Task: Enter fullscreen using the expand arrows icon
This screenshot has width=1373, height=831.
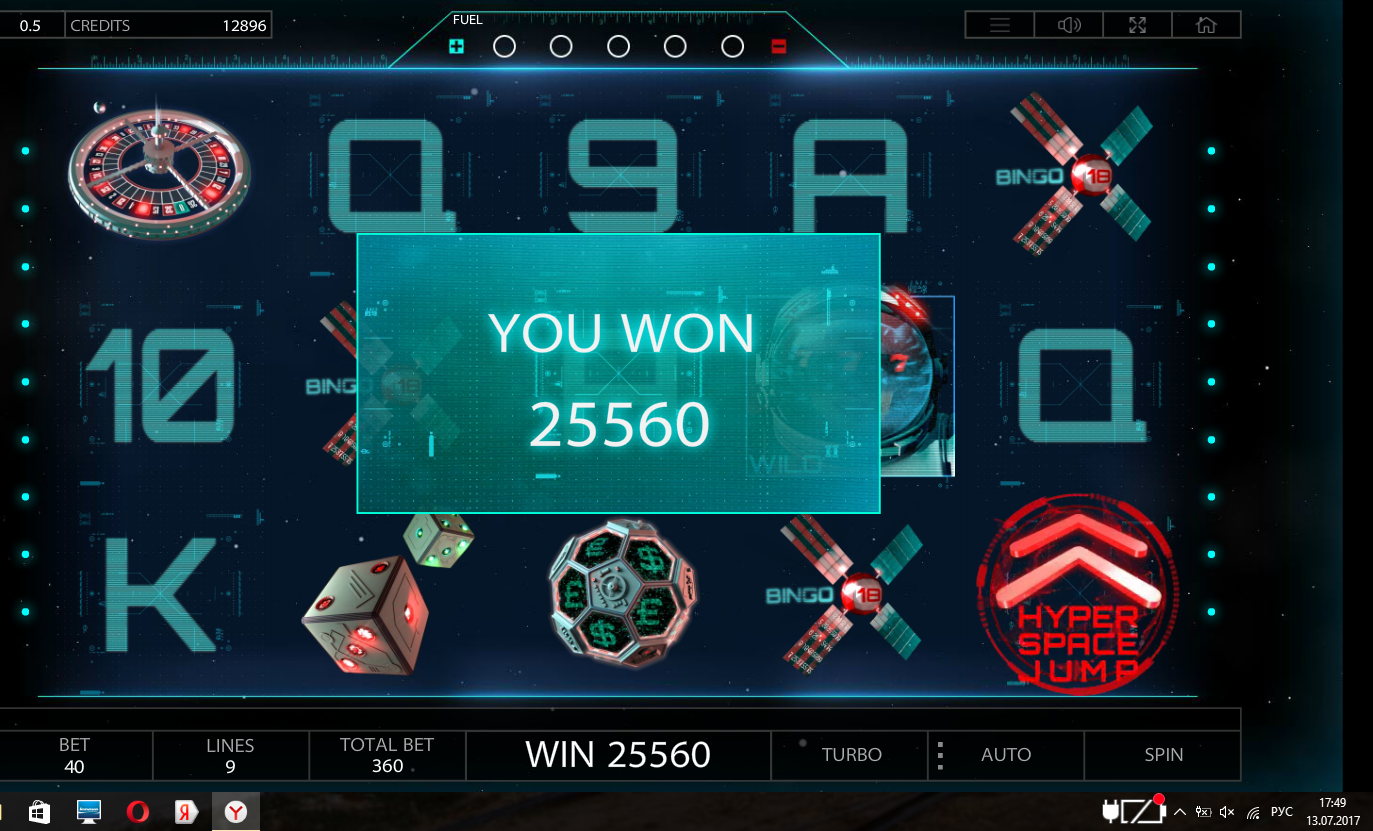Action: [1137, 24]
